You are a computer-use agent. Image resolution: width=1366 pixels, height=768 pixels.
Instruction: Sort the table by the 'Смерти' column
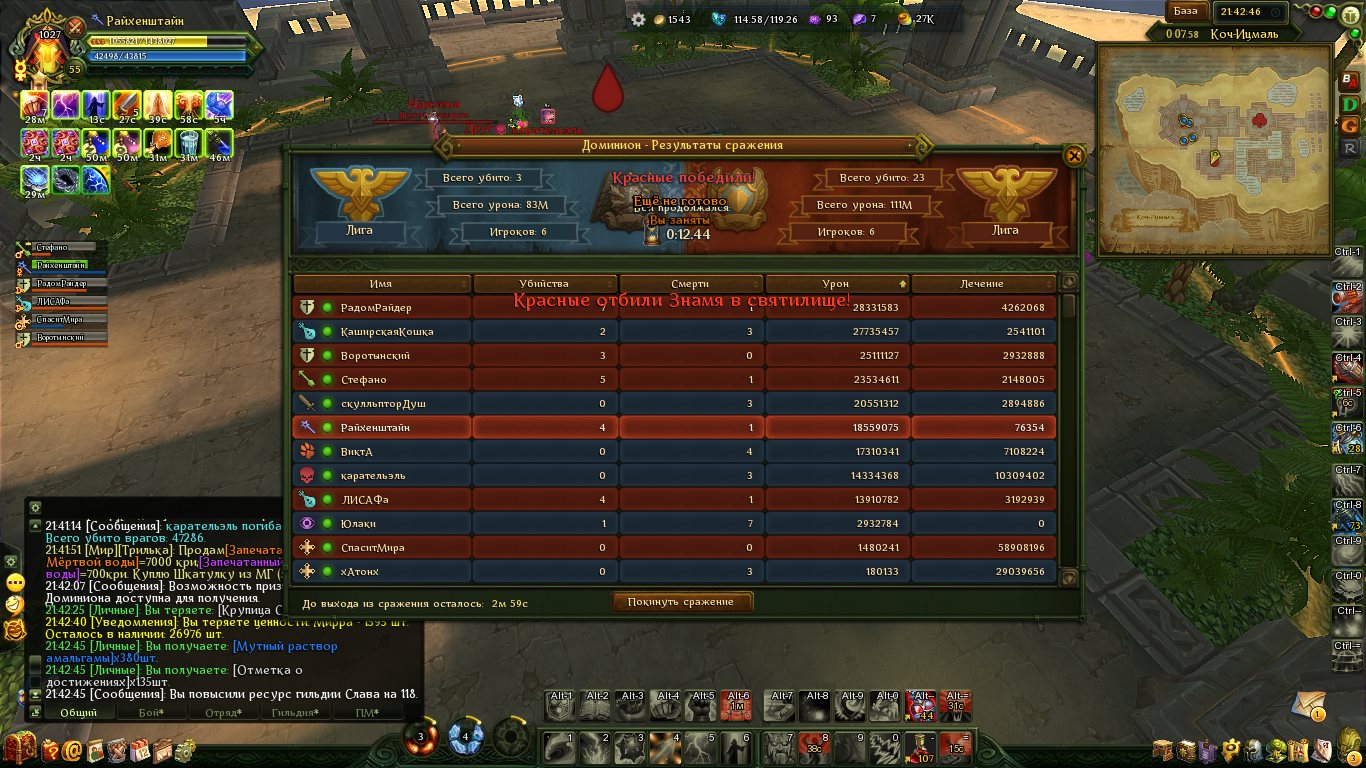[x=690, y=284]
